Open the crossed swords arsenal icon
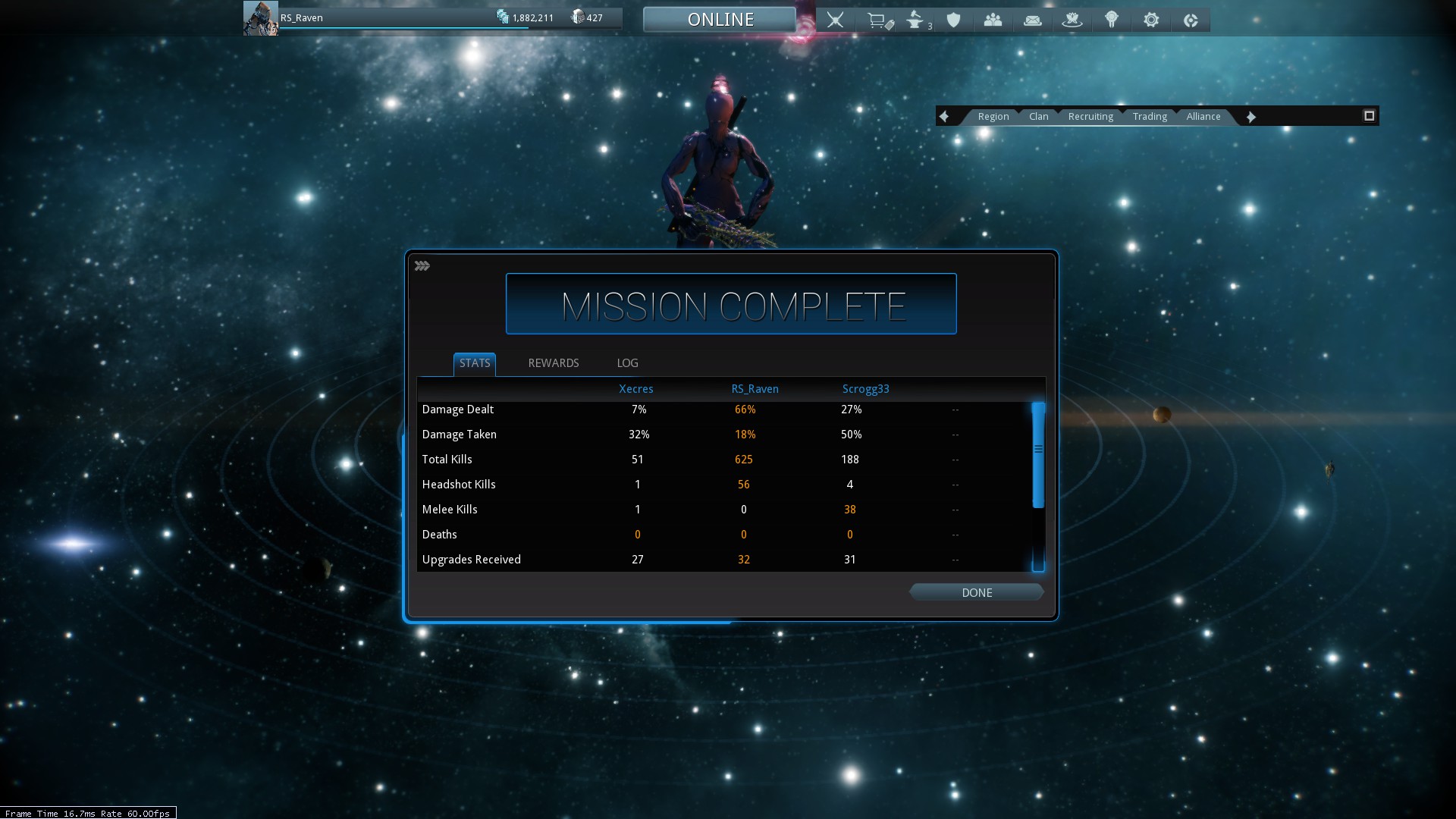The image size is (1456, 819). pyautogui.click(x=835, y=20)
